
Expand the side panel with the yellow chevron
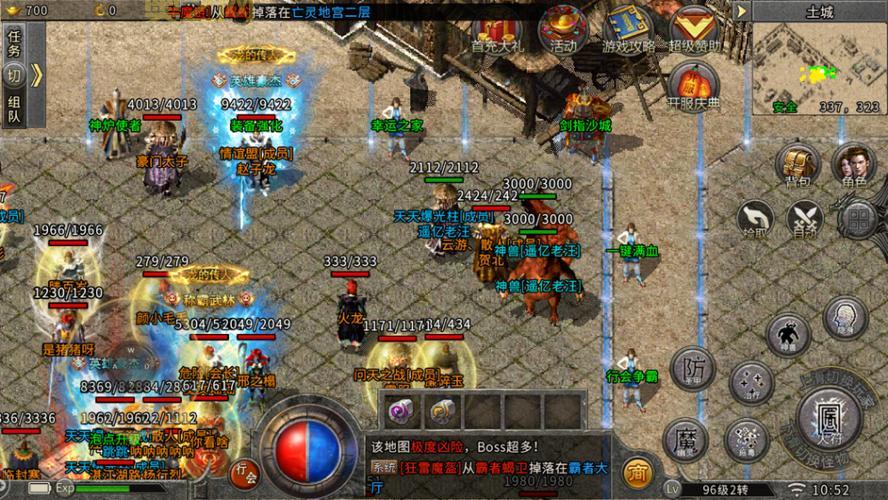[36, 75]
